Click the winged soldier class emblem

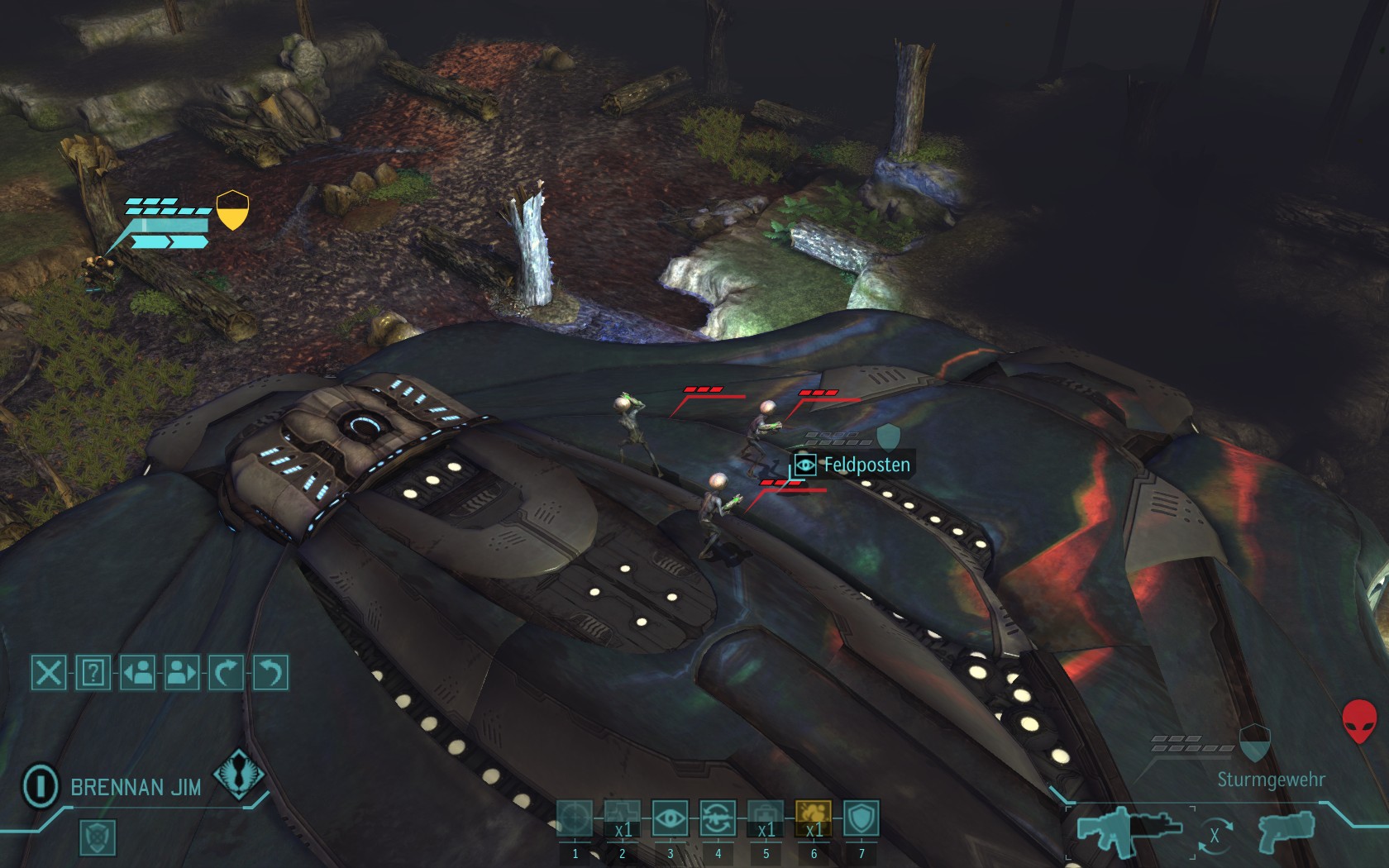click(x=238, y=775)
